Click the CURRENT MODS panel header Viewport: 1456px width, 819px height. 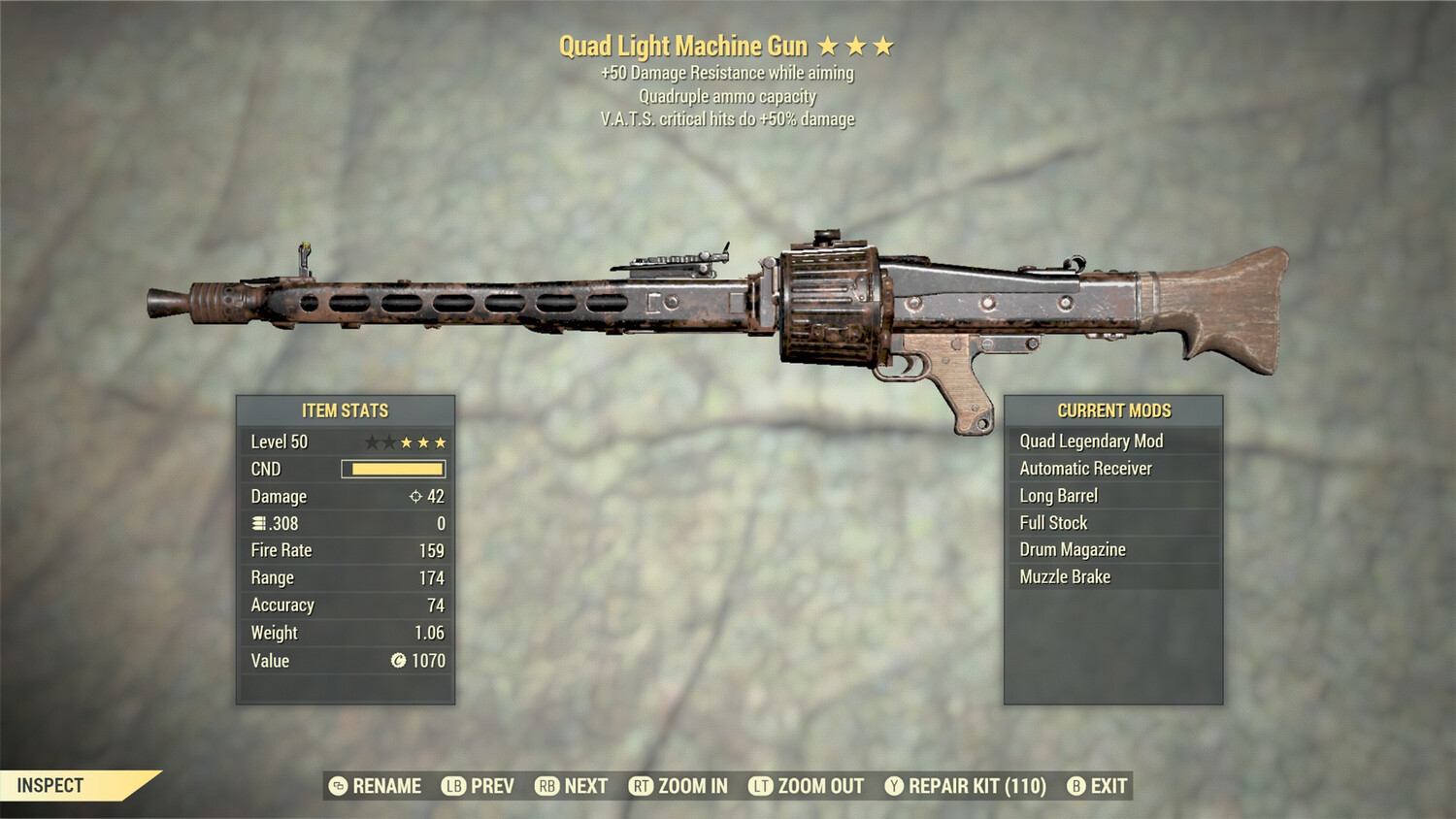tap(1114, 410)
